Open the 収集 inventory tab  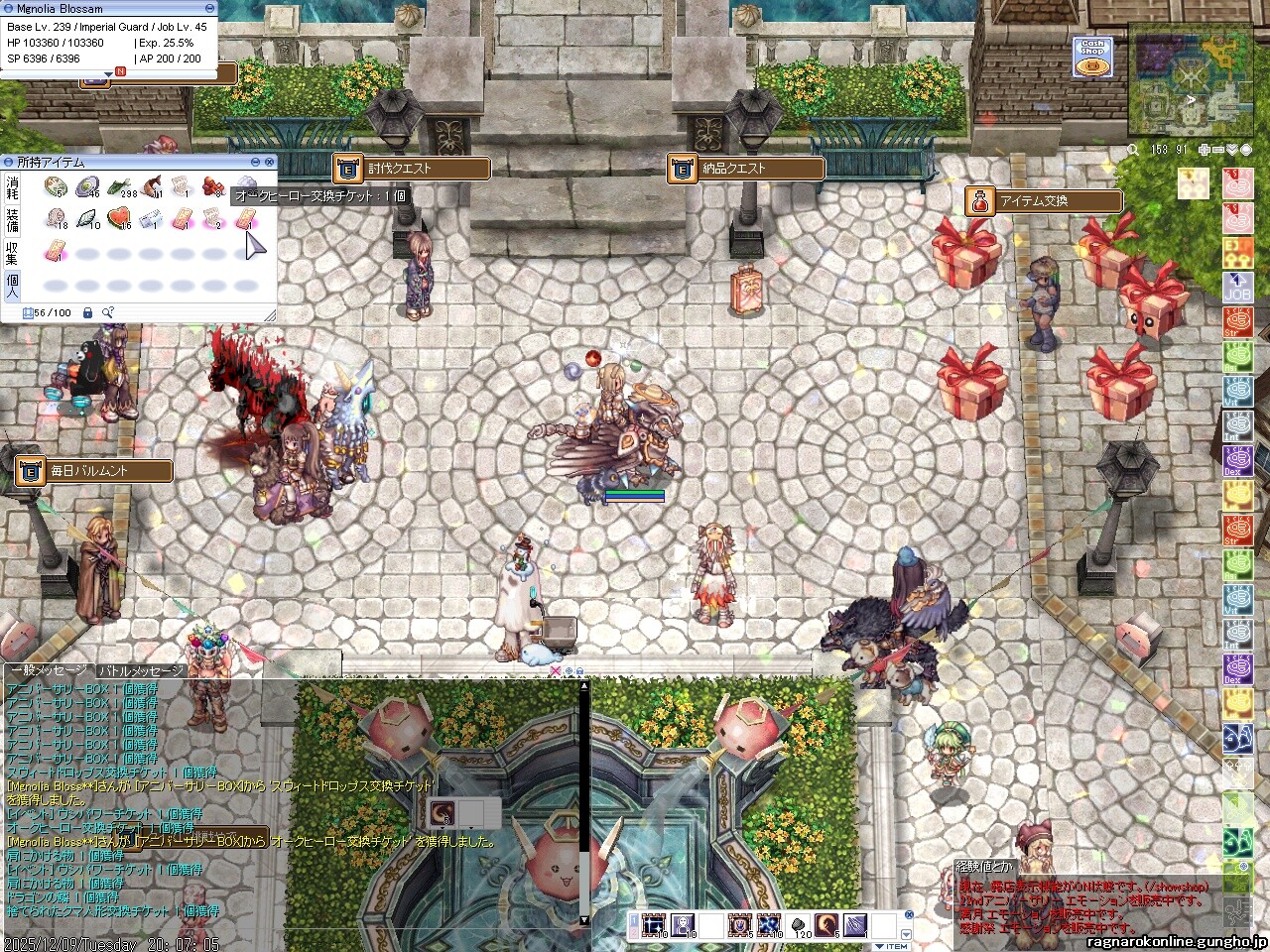13,253
